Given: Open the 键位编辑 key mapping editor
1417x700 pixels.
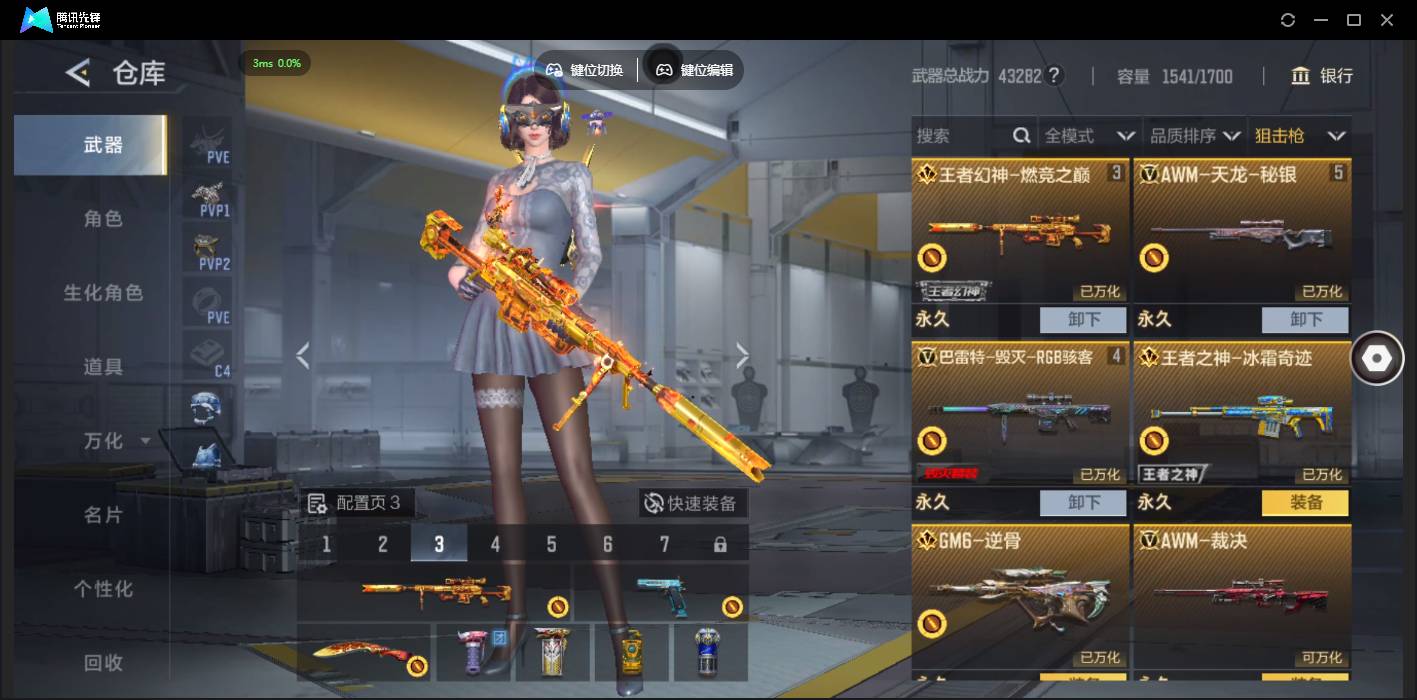Looking at the screenshot, I should click(694, 70).
